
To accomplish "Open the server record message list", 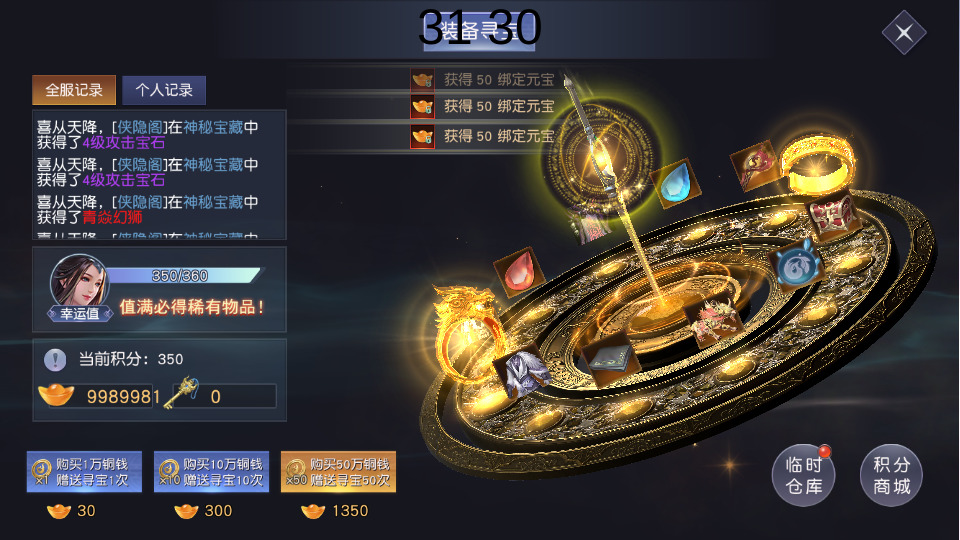I will pos(159,175).
